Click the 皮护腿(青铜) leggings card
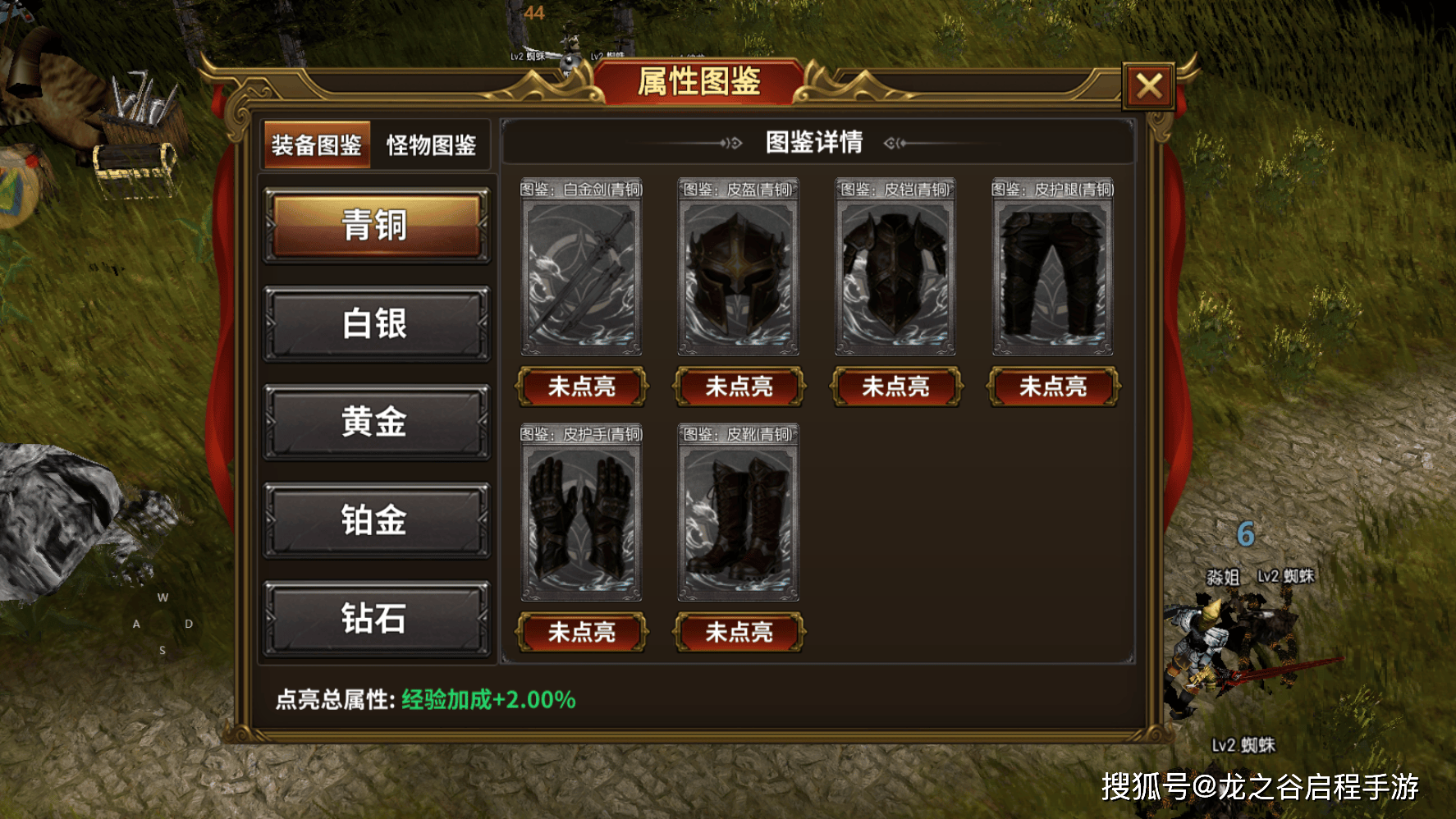This screenshot has height=819, width=1456. click(x=1053, y=277)
